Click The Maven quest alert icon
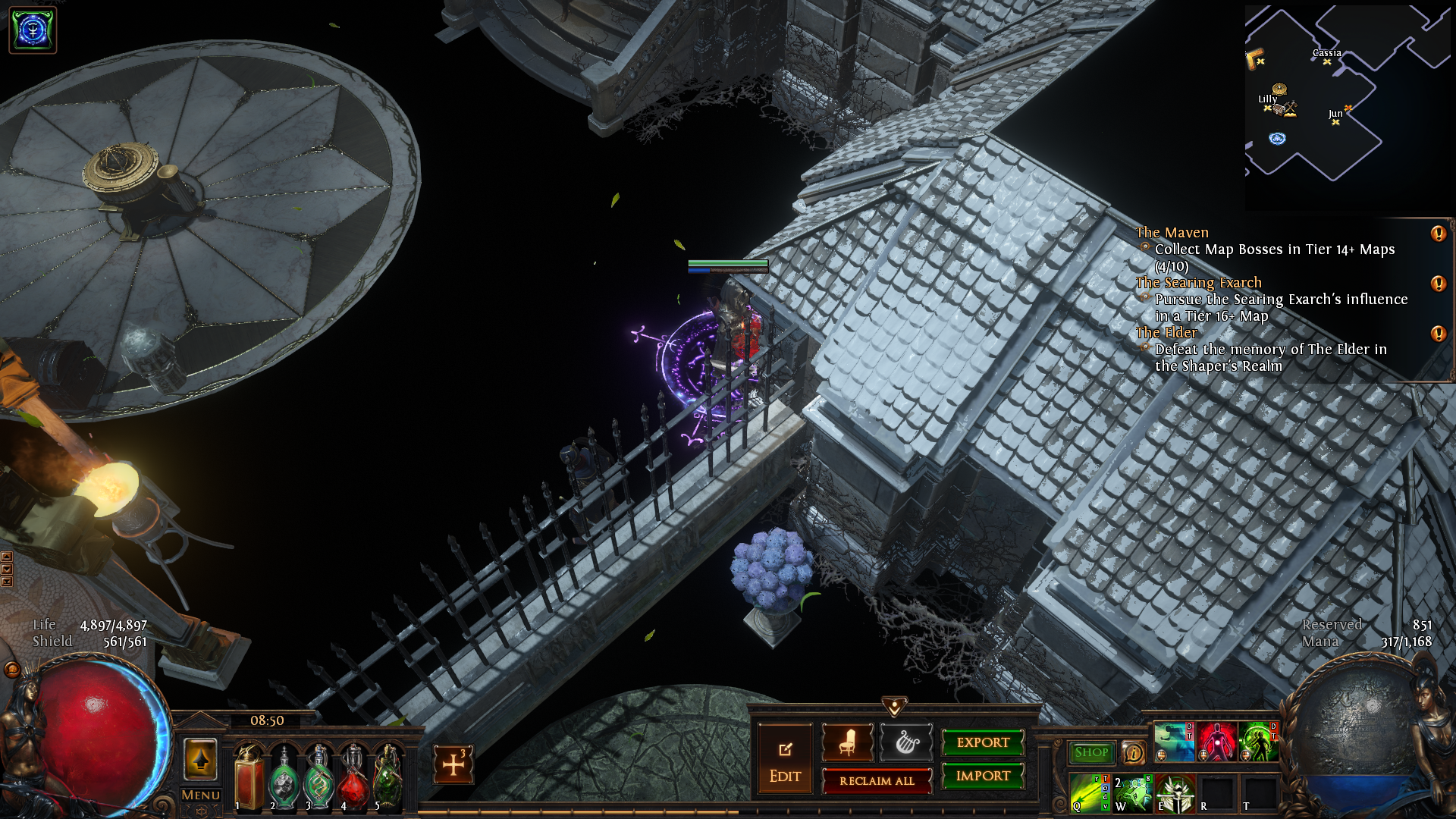This screenshot has height=819, width=1456. pos(1438,234)
